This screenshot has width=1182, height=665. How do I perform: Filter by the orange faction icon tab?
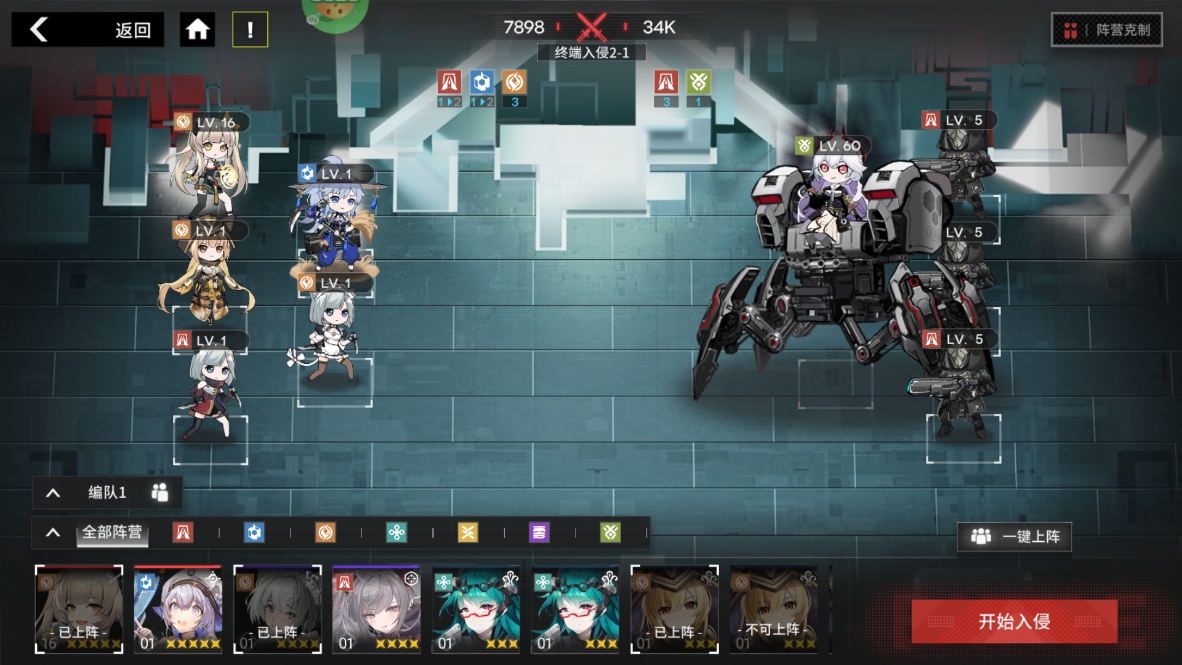(x=325, y=533)
